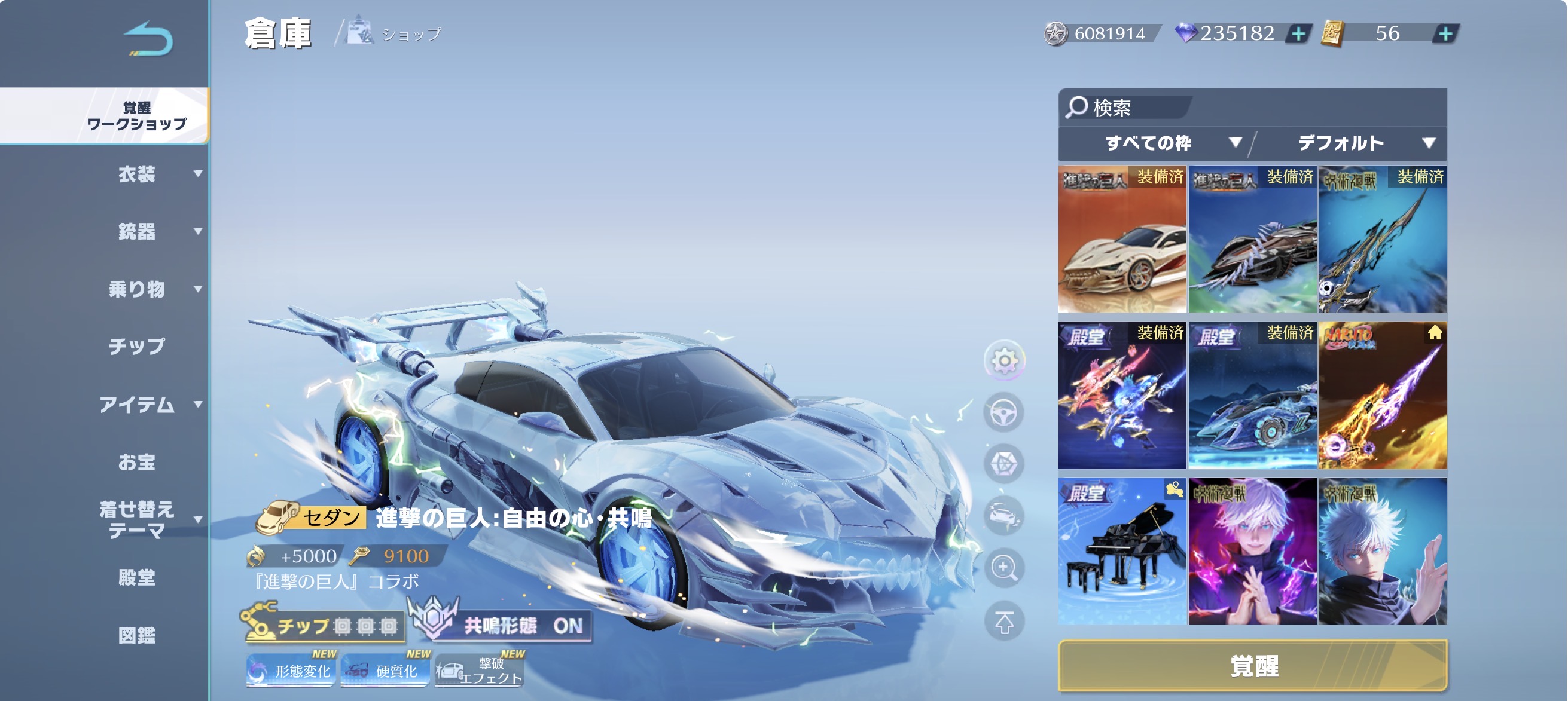Select the 殿堂 menu entry
1568x701 pixels.
pyautogui.click(x=137, y=577)
